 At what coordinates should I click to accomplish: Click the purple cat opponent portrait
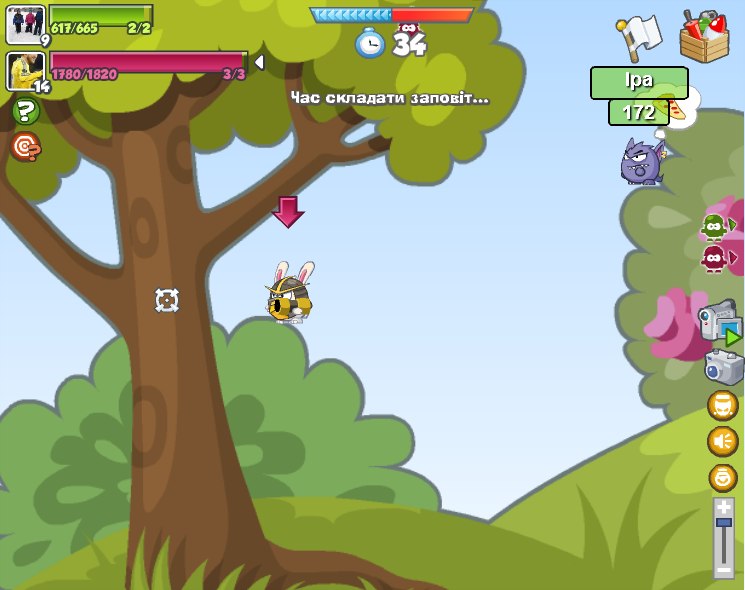pos(642,160)
